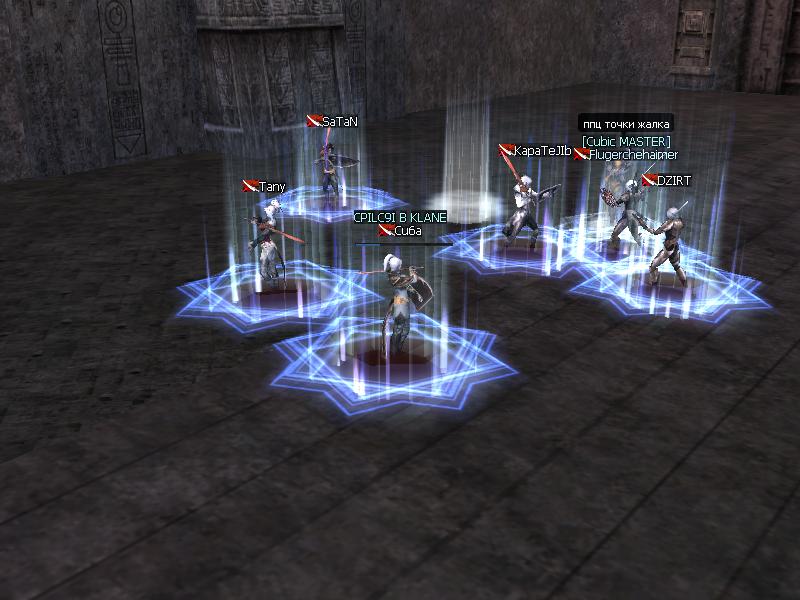Target KapaTeJIb by name tag
The image size is (800, 600).
point(542,151)
